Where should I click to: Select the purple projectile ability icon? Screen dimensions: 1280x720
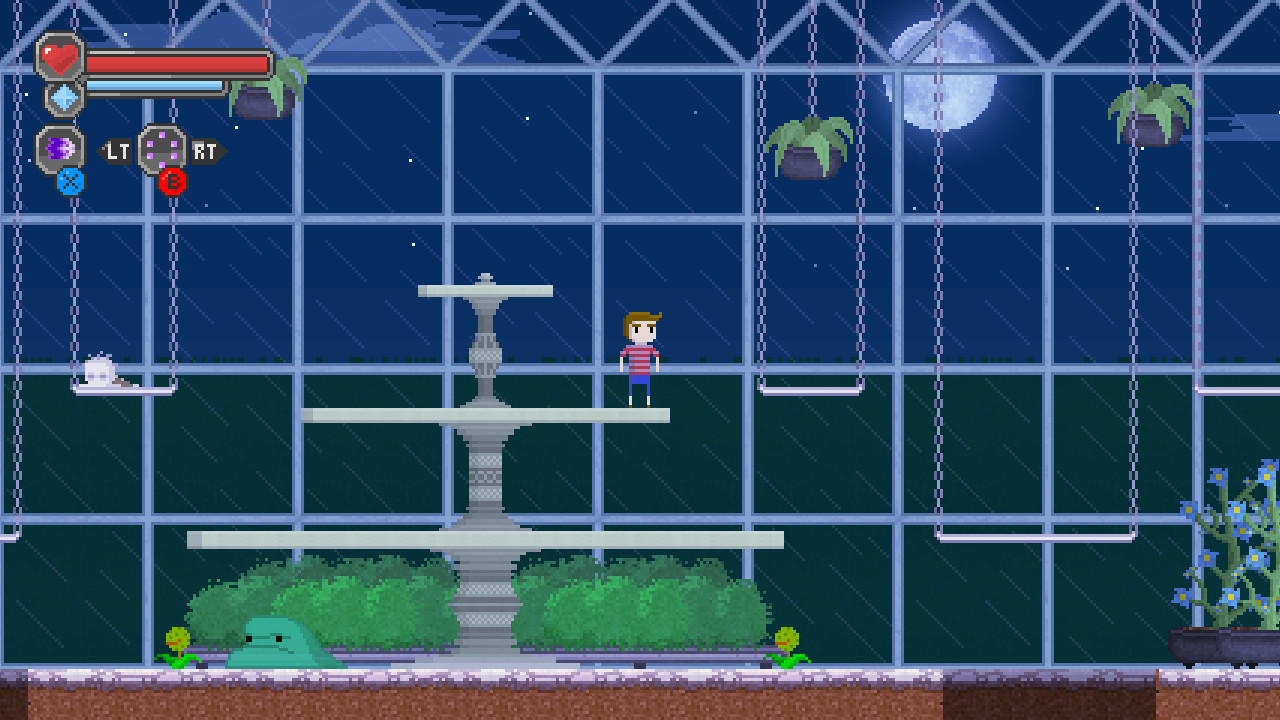[x=58, y=148]
